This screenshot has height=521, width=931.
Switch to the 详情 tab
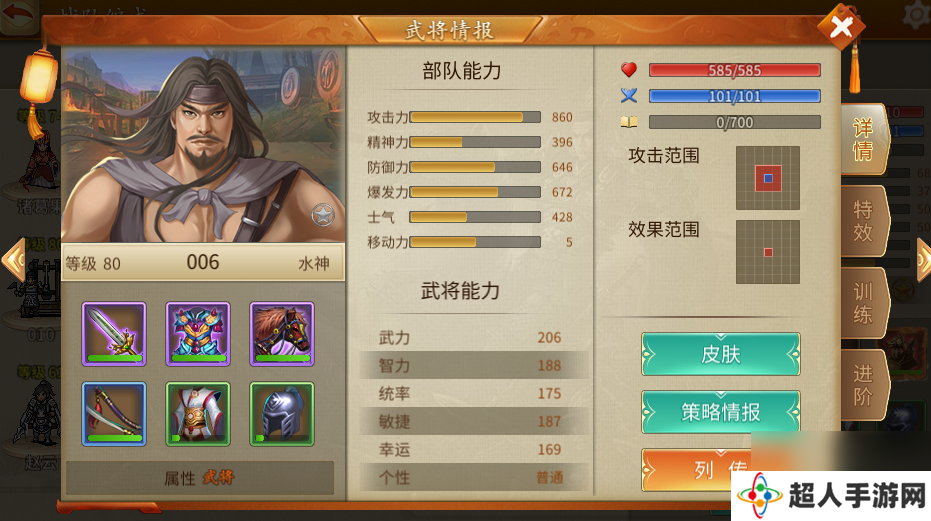pyautogui.click(x=862, y=140)
